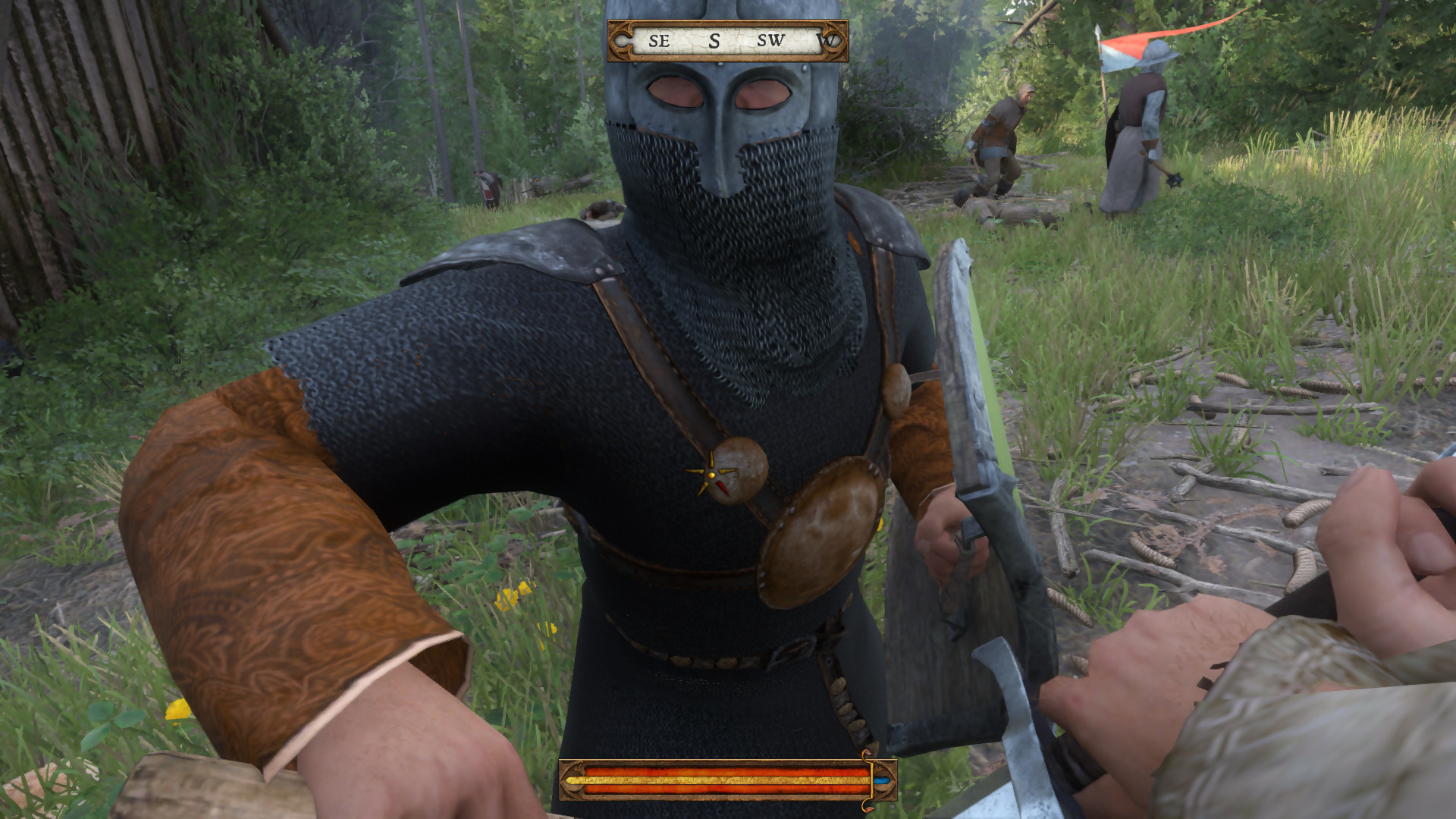Click the right ornamental cap of the status bar frame

892,781
